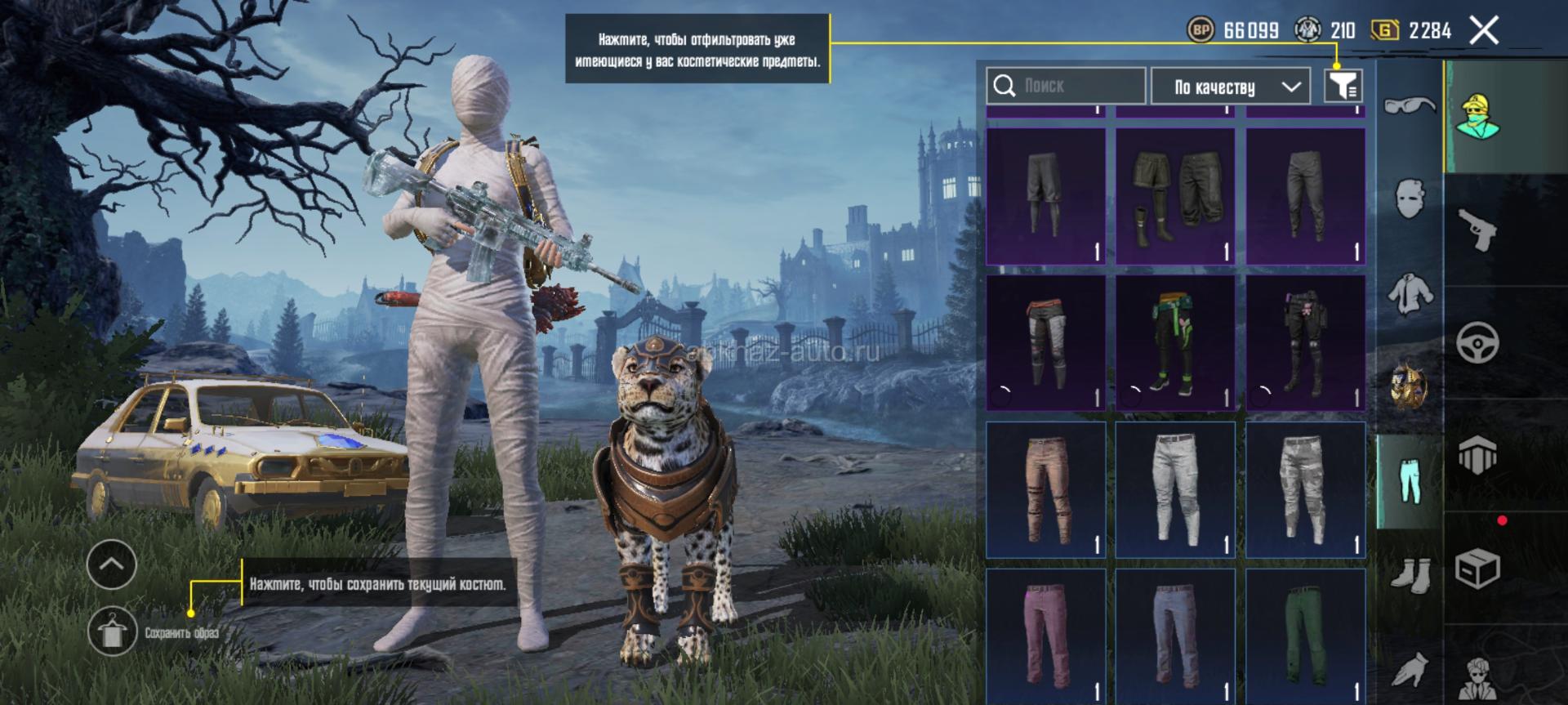Choose the shorts with boots set item
1568x705 pixels.
[1174, 196]
